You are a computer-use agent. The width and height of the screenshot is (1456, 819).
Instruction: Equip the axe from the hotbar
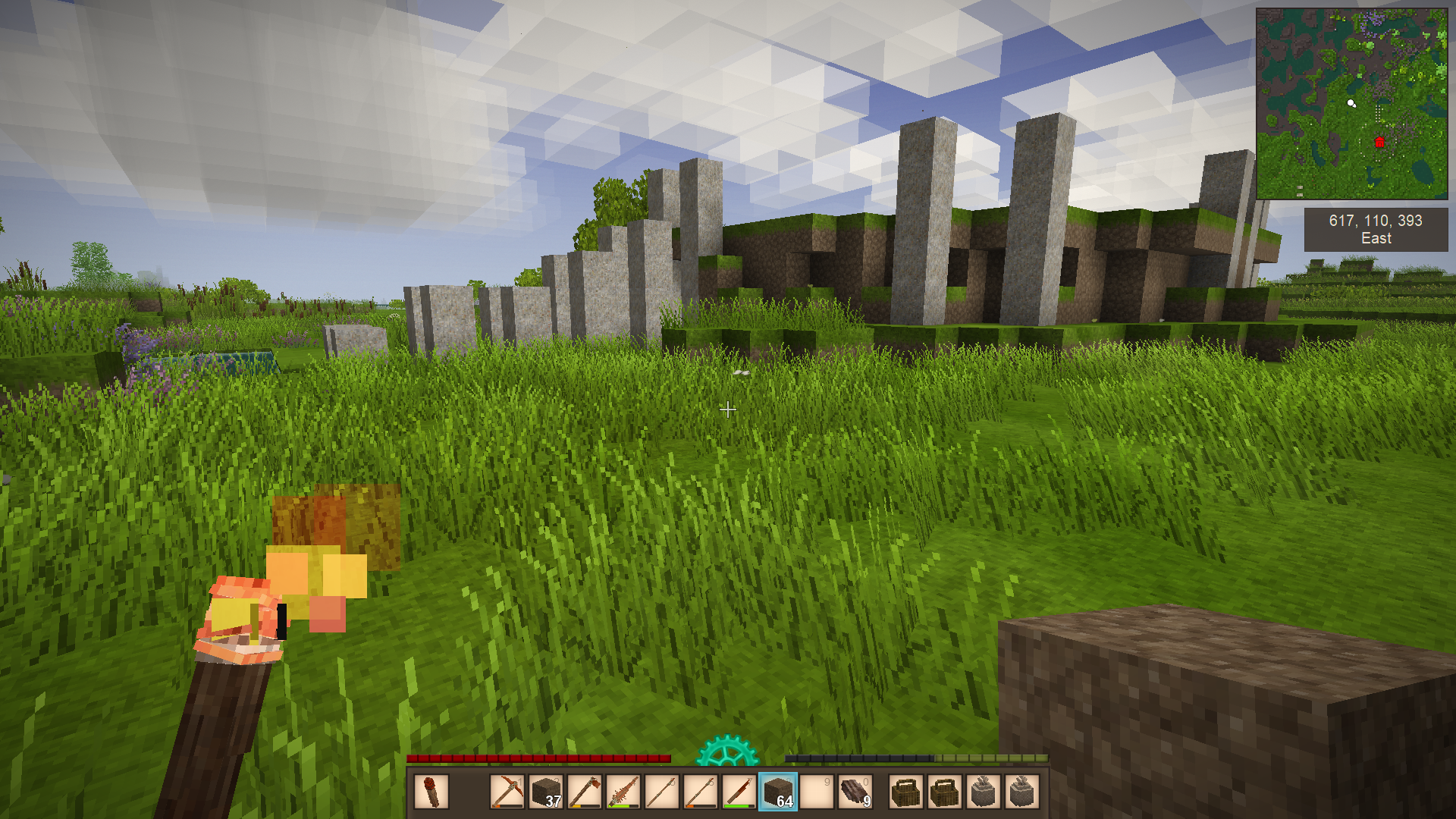[585, 792]
